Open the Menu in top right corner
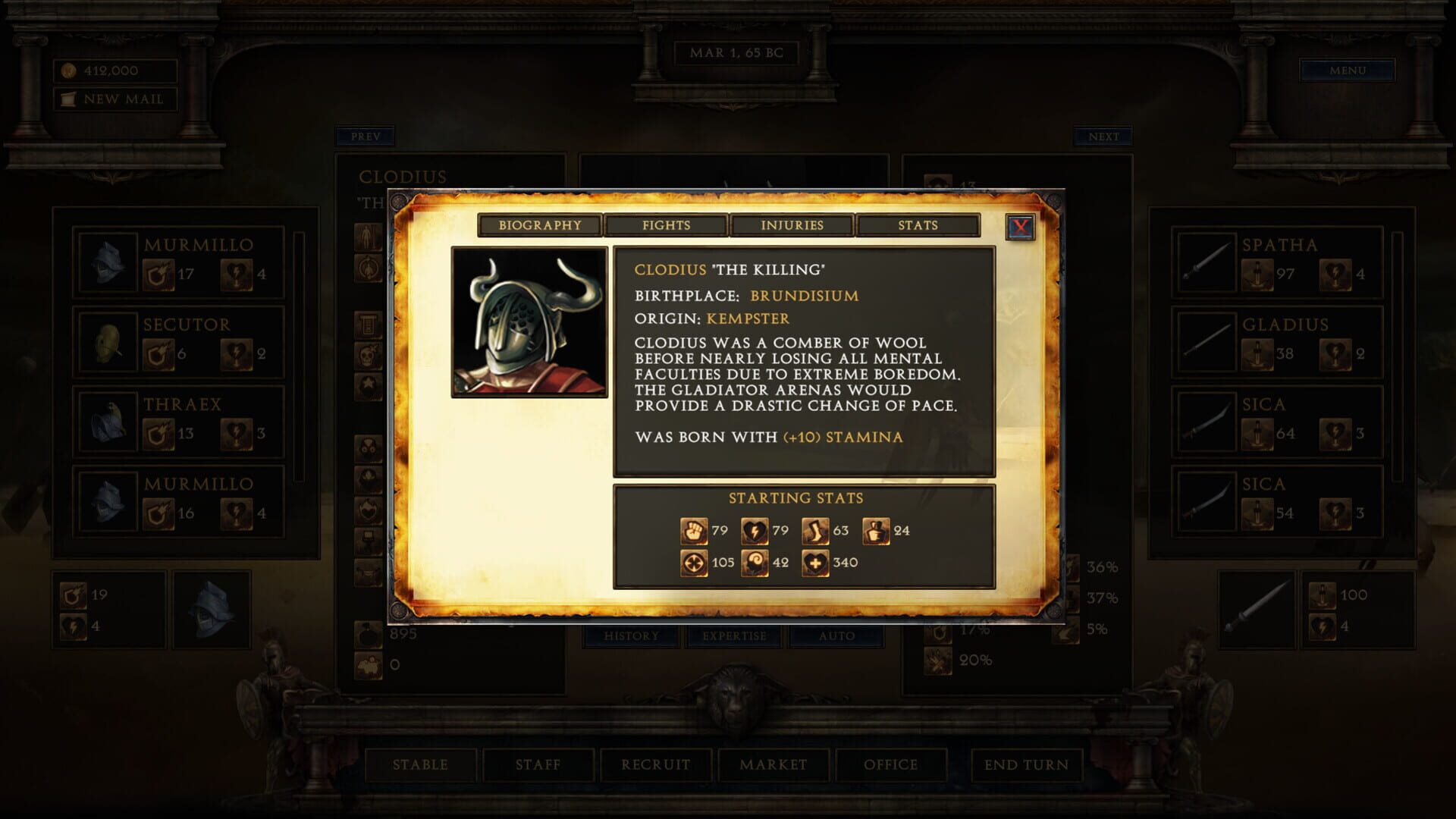Image resolution: width=1456 pixels, height=819 pixels. pos(1348,70)
